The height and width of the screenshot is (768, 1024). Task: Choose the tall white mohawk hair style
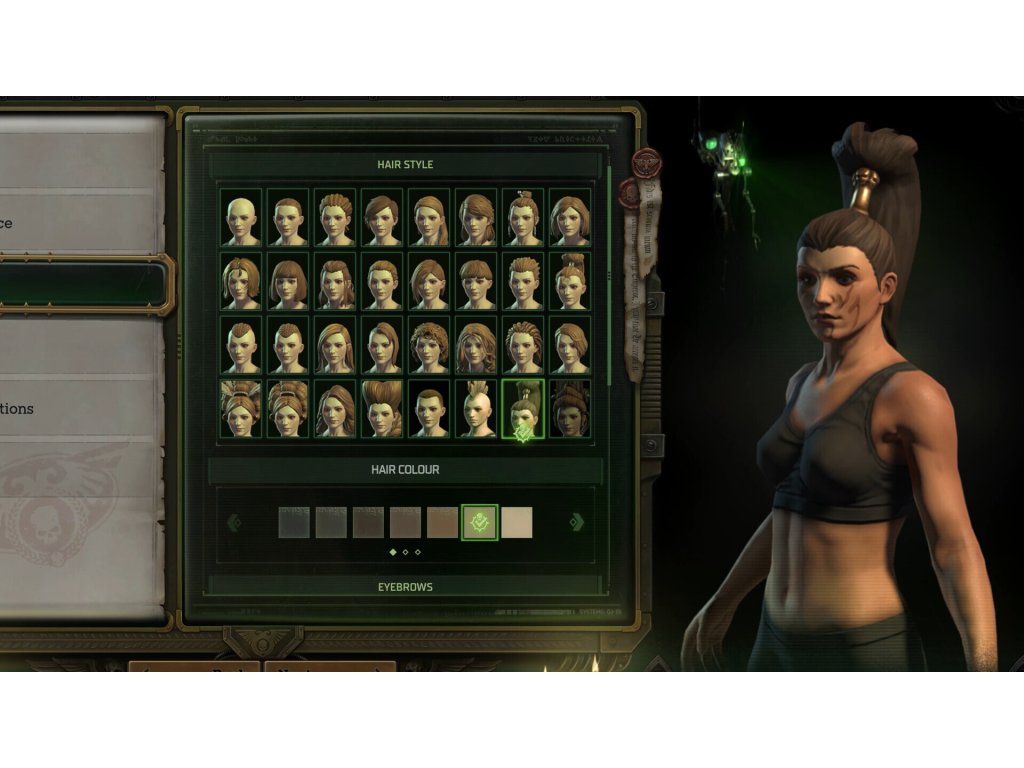click(x=476, y=408)
